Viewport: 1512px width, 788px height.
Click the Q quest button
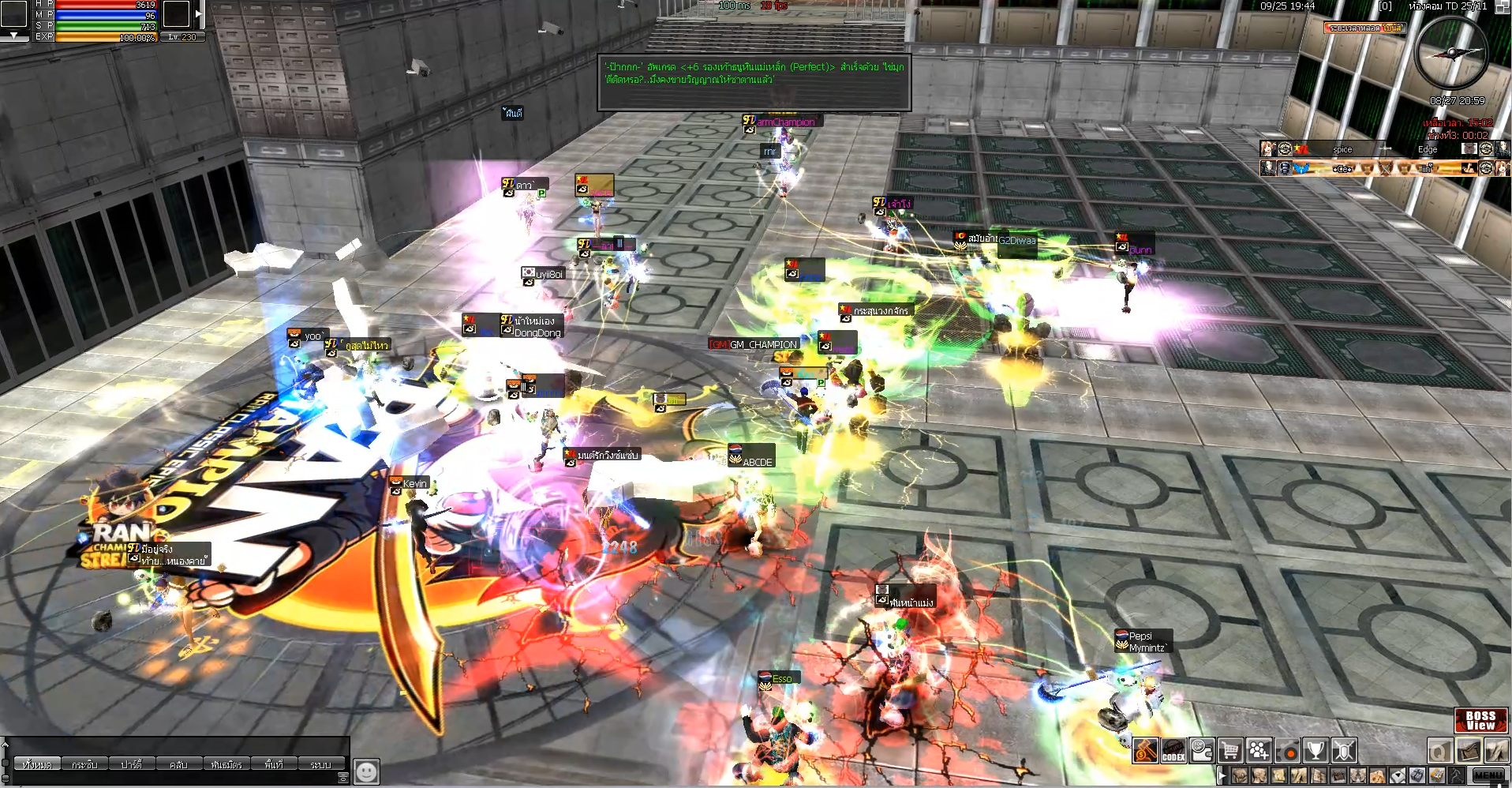tap(1439, 750)
